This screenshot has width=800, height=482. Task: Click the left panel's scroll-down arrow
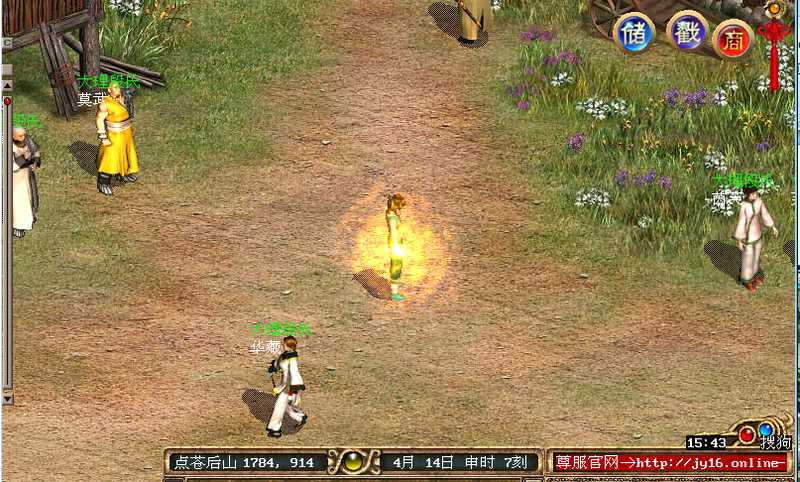point(7,397)
